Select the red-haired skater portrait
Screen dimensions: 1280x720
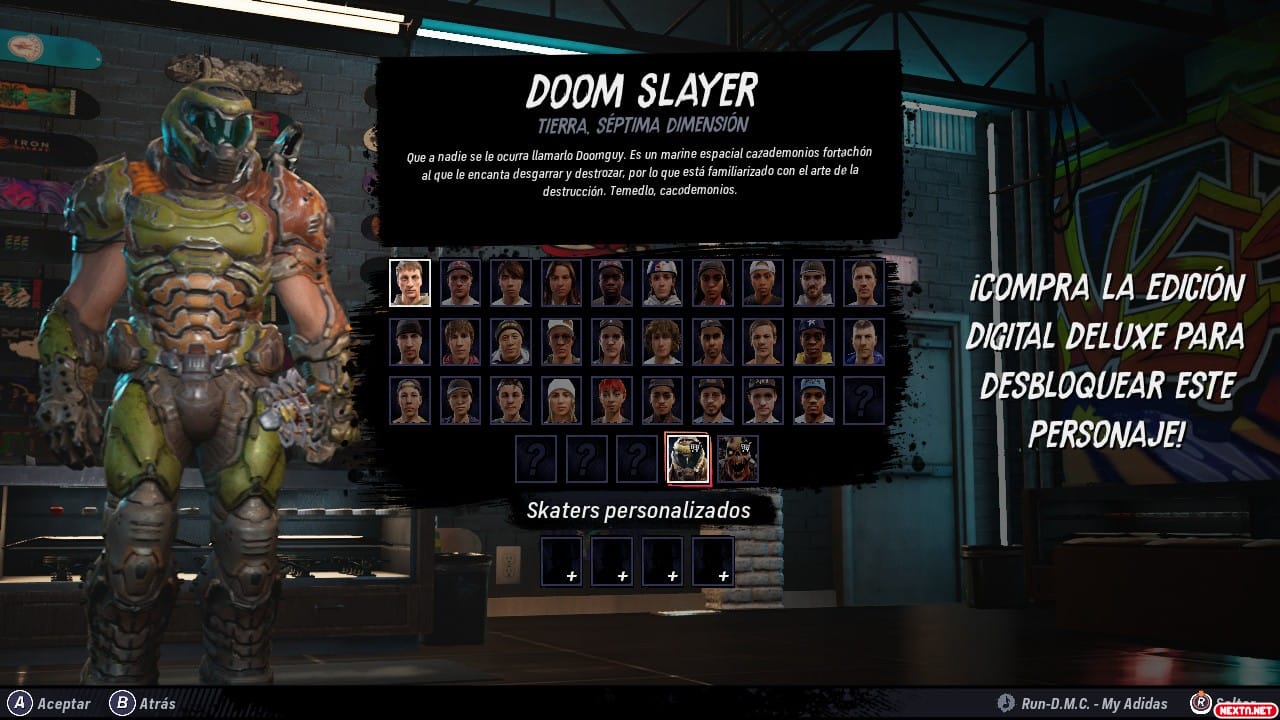point(611,400)
